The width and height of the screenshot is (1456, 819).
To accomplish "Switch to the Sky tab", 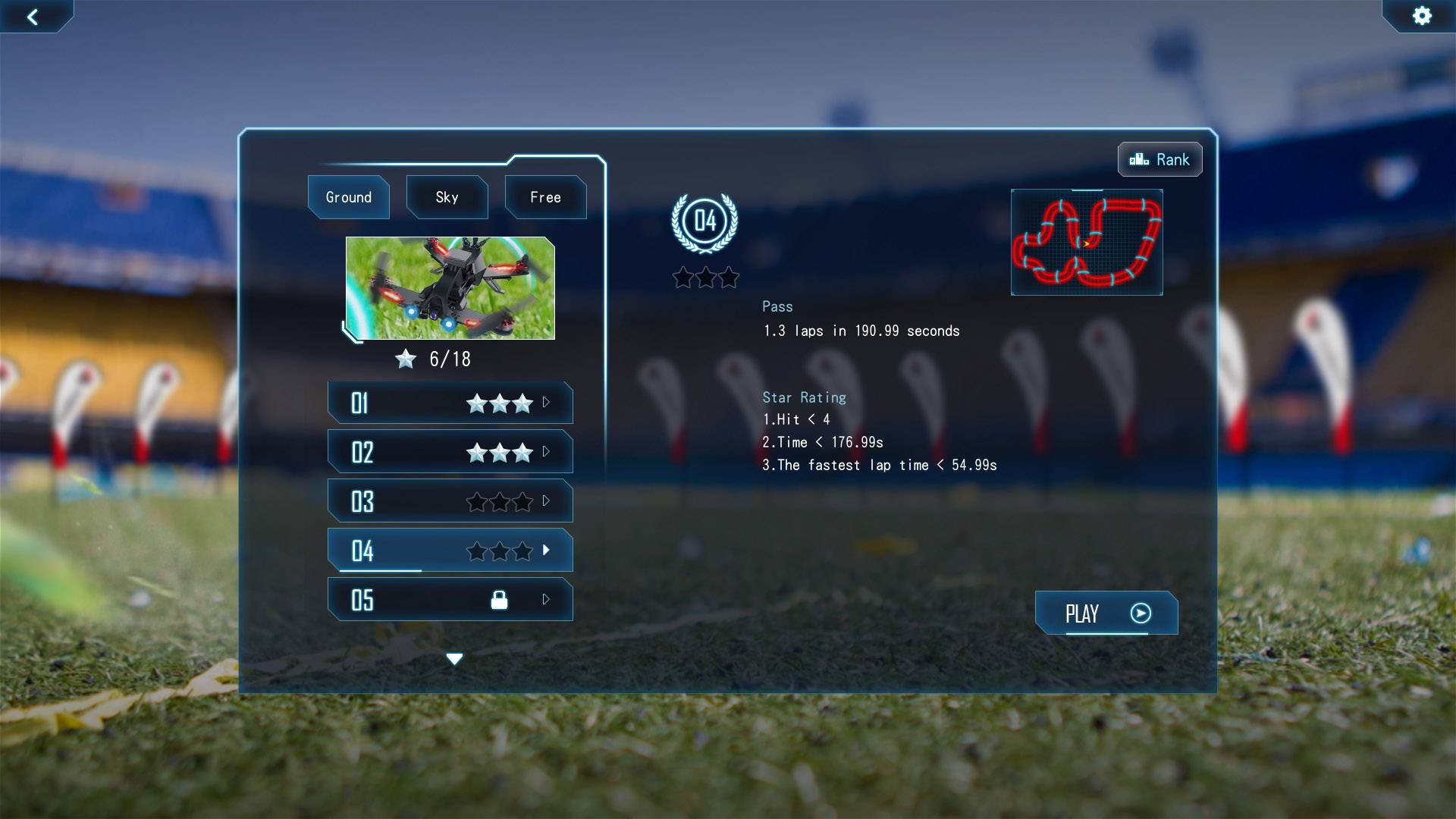I will 447,197.
